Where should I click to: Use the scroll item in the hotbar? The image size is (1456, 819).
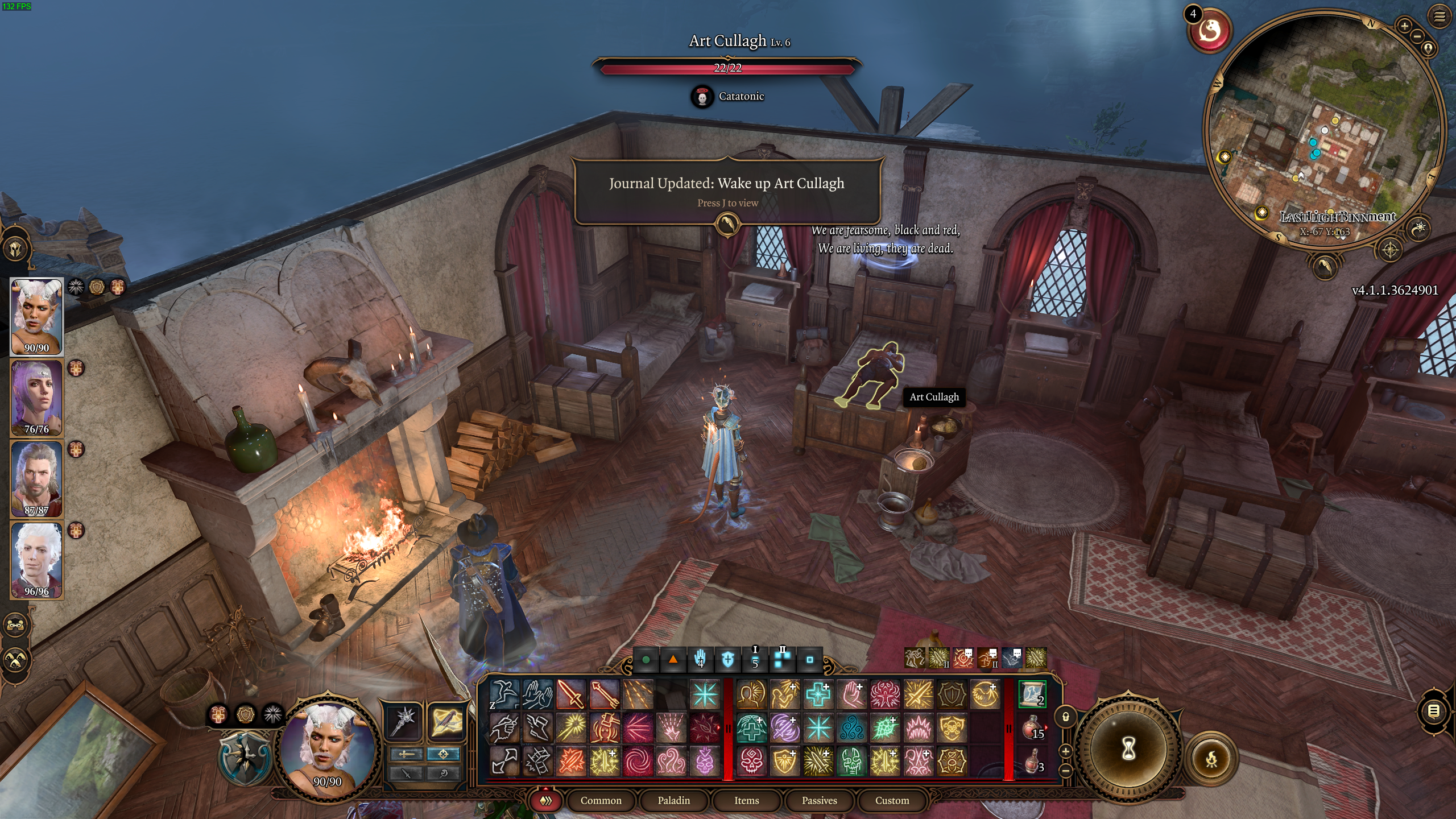tap(1032, 694)
